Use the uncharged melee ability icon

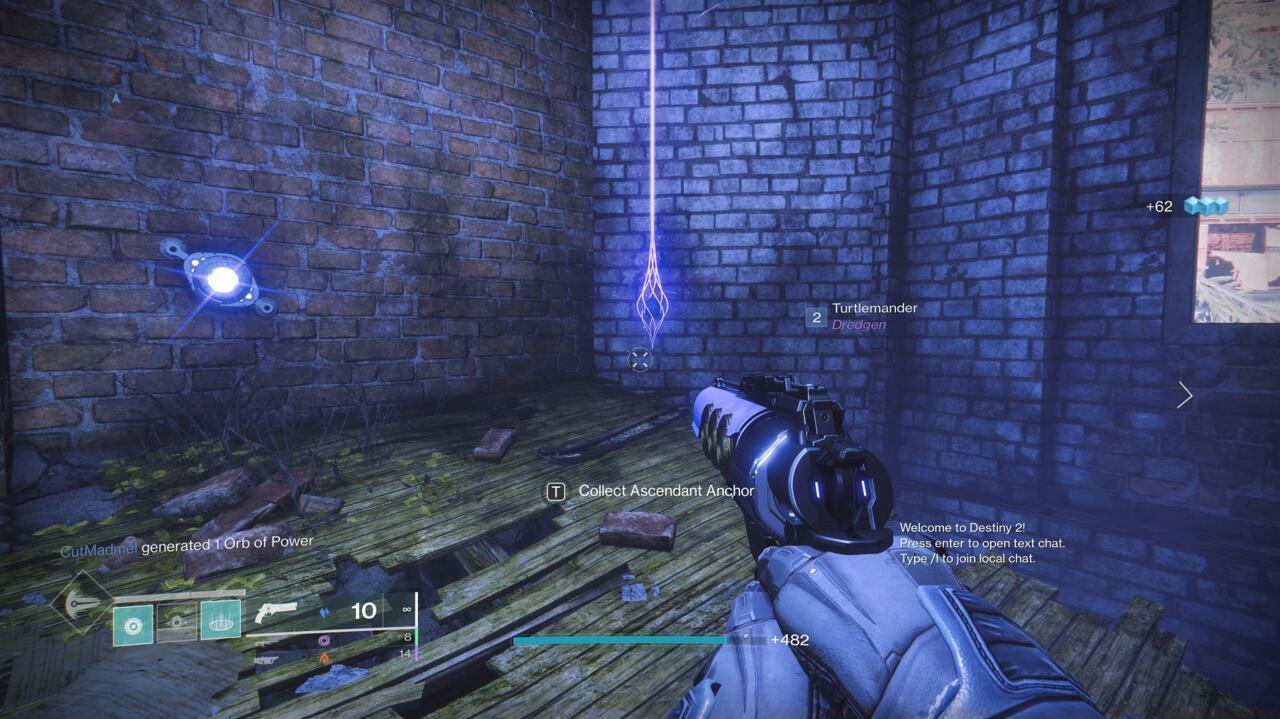[x=177, y=621]
